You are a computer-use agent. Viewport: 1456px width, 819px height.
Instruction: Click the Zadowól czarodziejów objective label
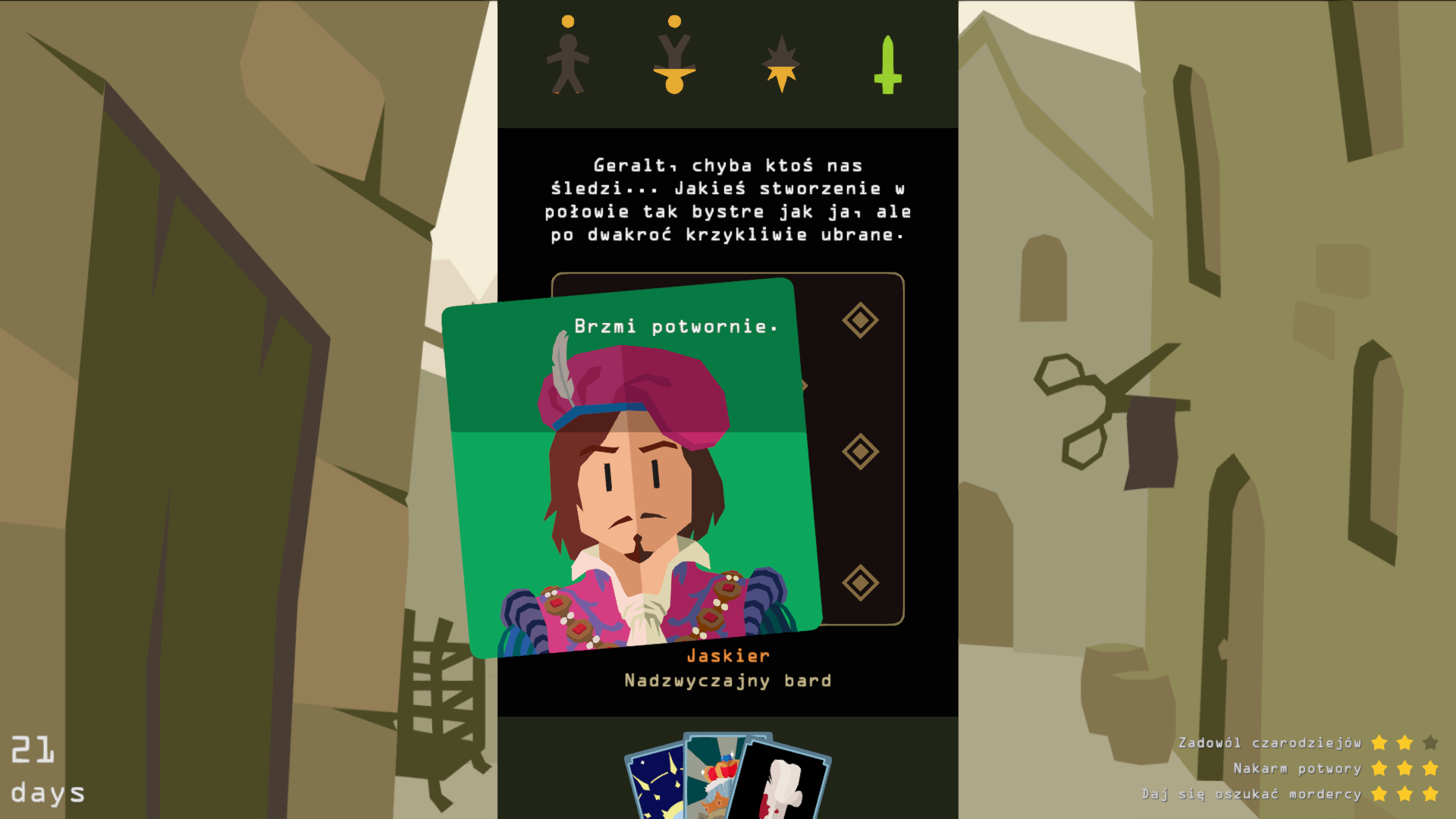point(1269,744)
